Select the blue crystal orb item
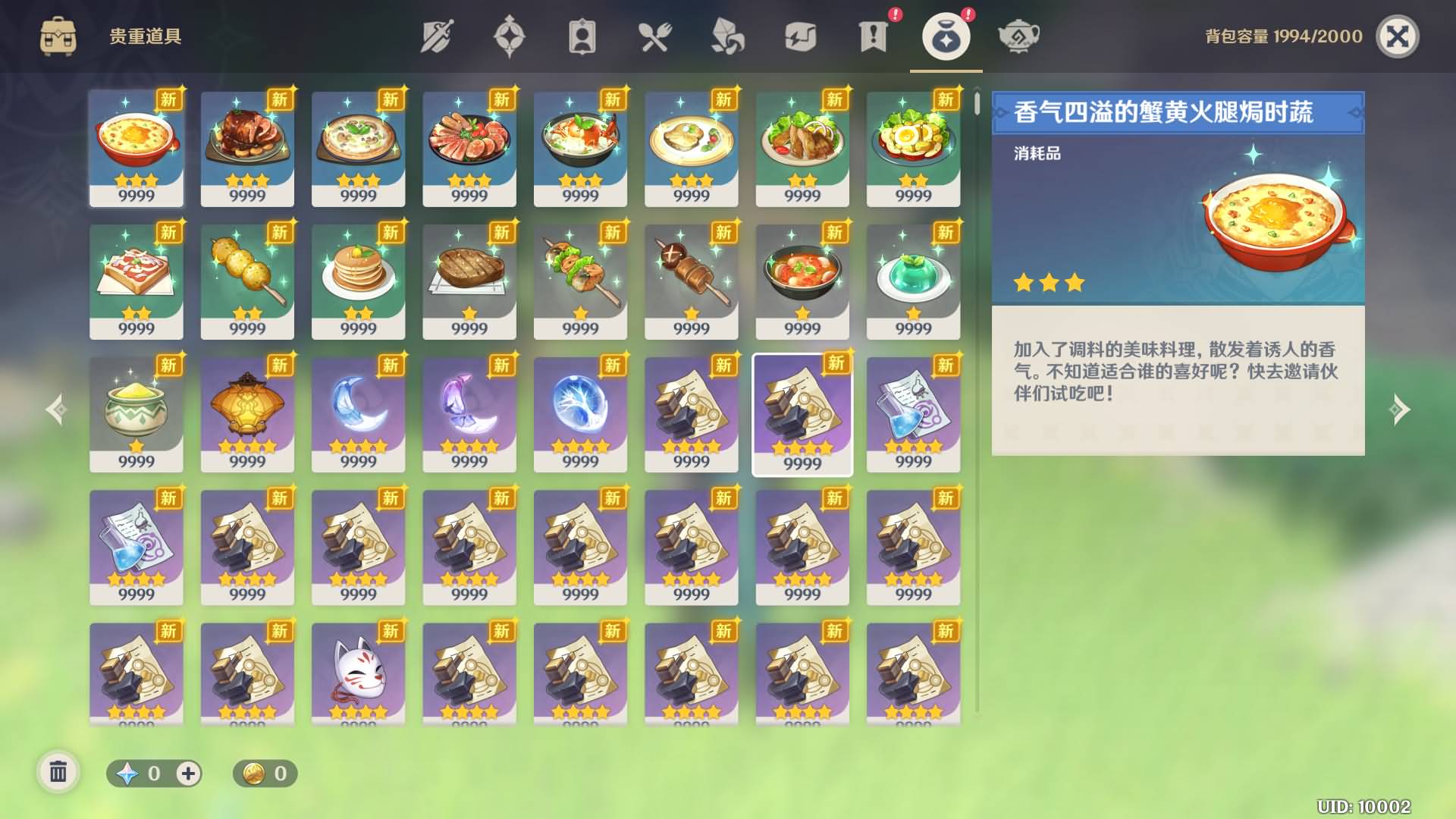Screen dimensions: 1456x819 (x=580, y=413)
